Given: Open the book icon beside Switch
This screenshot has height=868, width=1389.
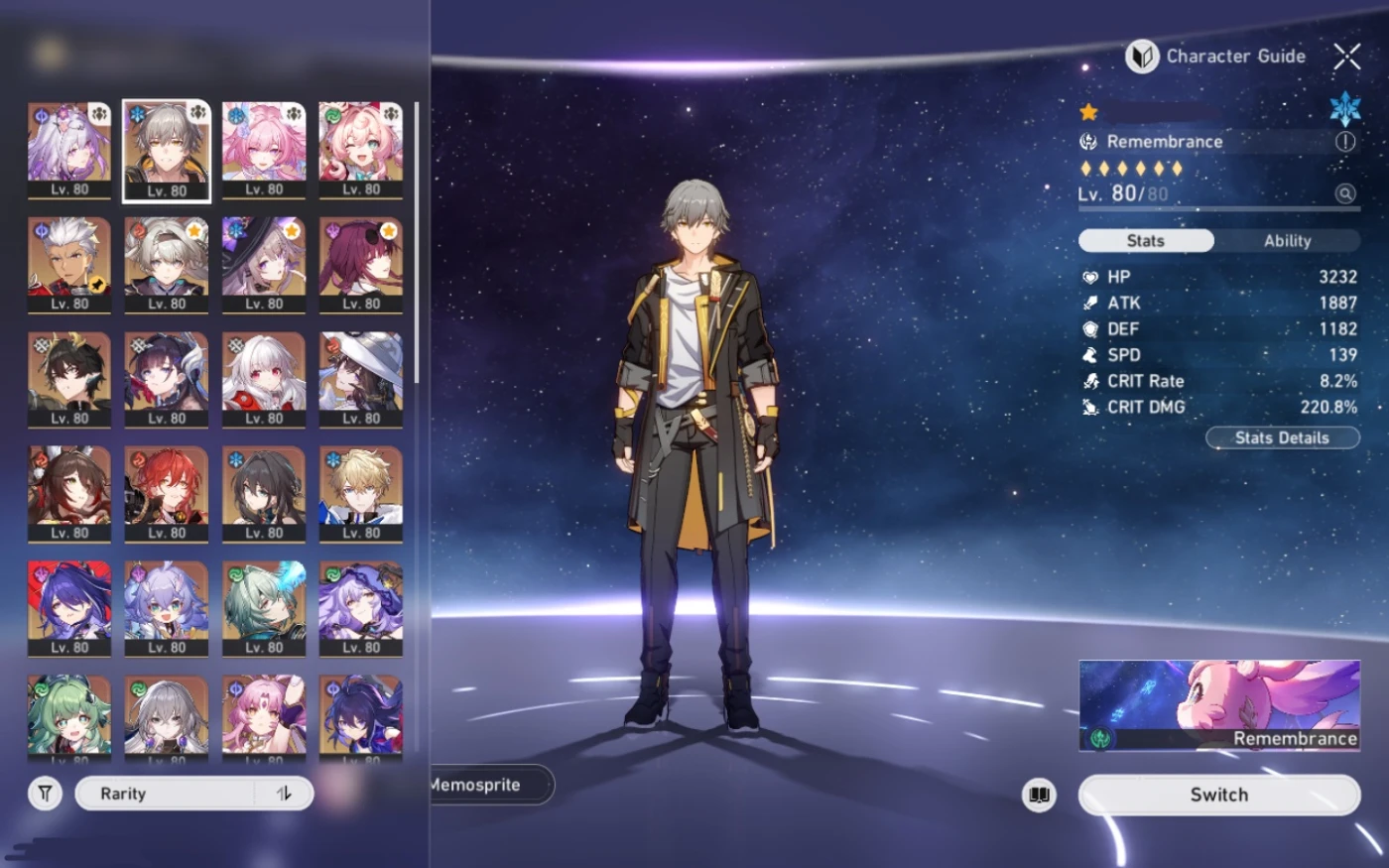Looking at the screenshot, I should 1039,795.
